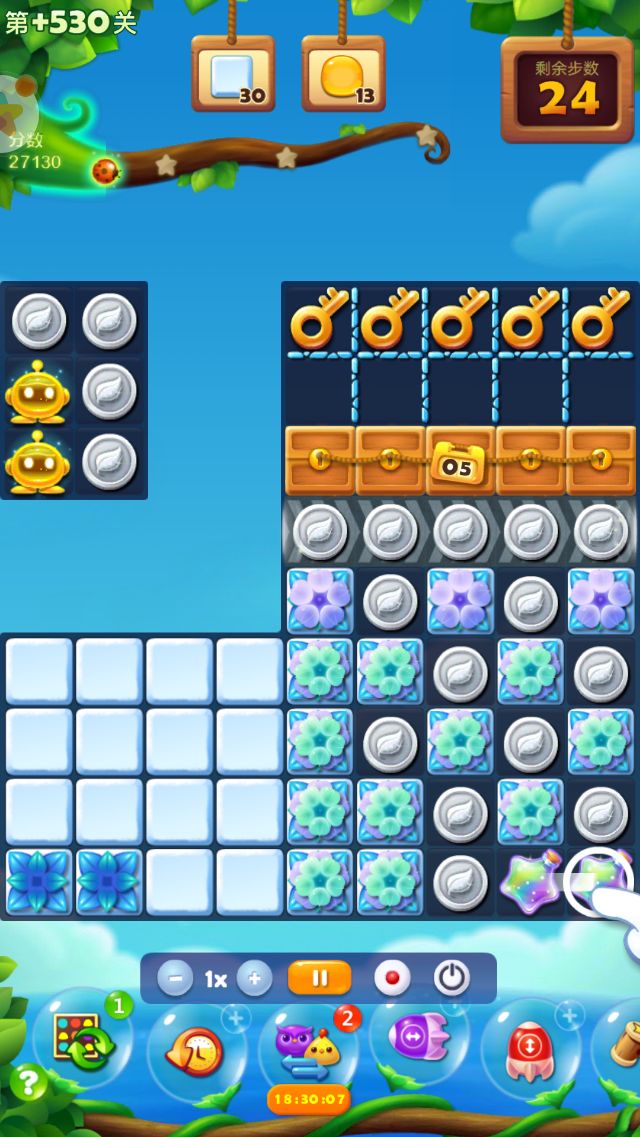Decrease playback speed with the minus button
This screenshot has height=1137, width=640.
coord(175,978)
